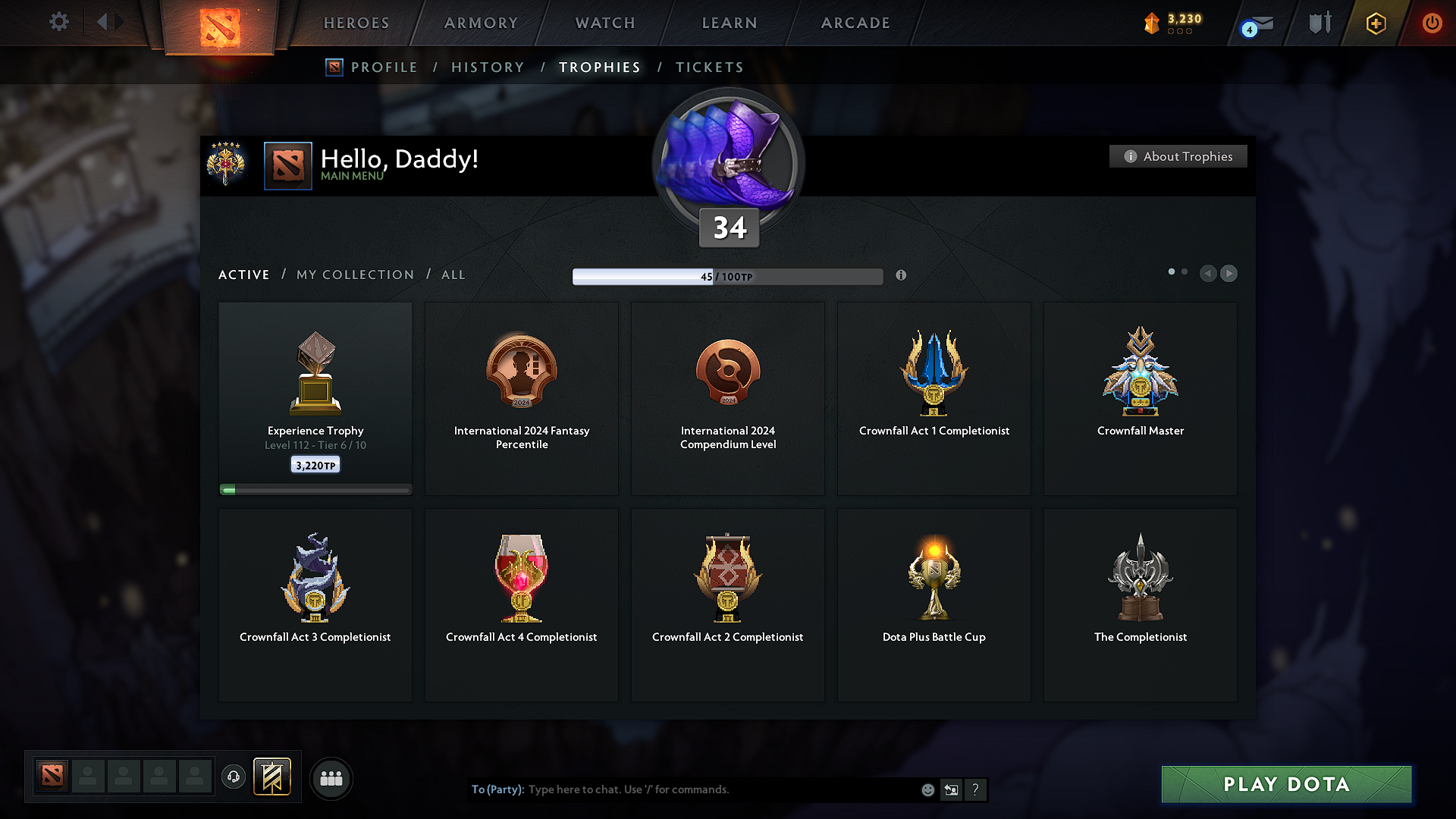The height and width of the screenshot is (819, 1456).
Task: Open Dota Plus subscription hexagon icon
Action: click(x=1375, y=23)
